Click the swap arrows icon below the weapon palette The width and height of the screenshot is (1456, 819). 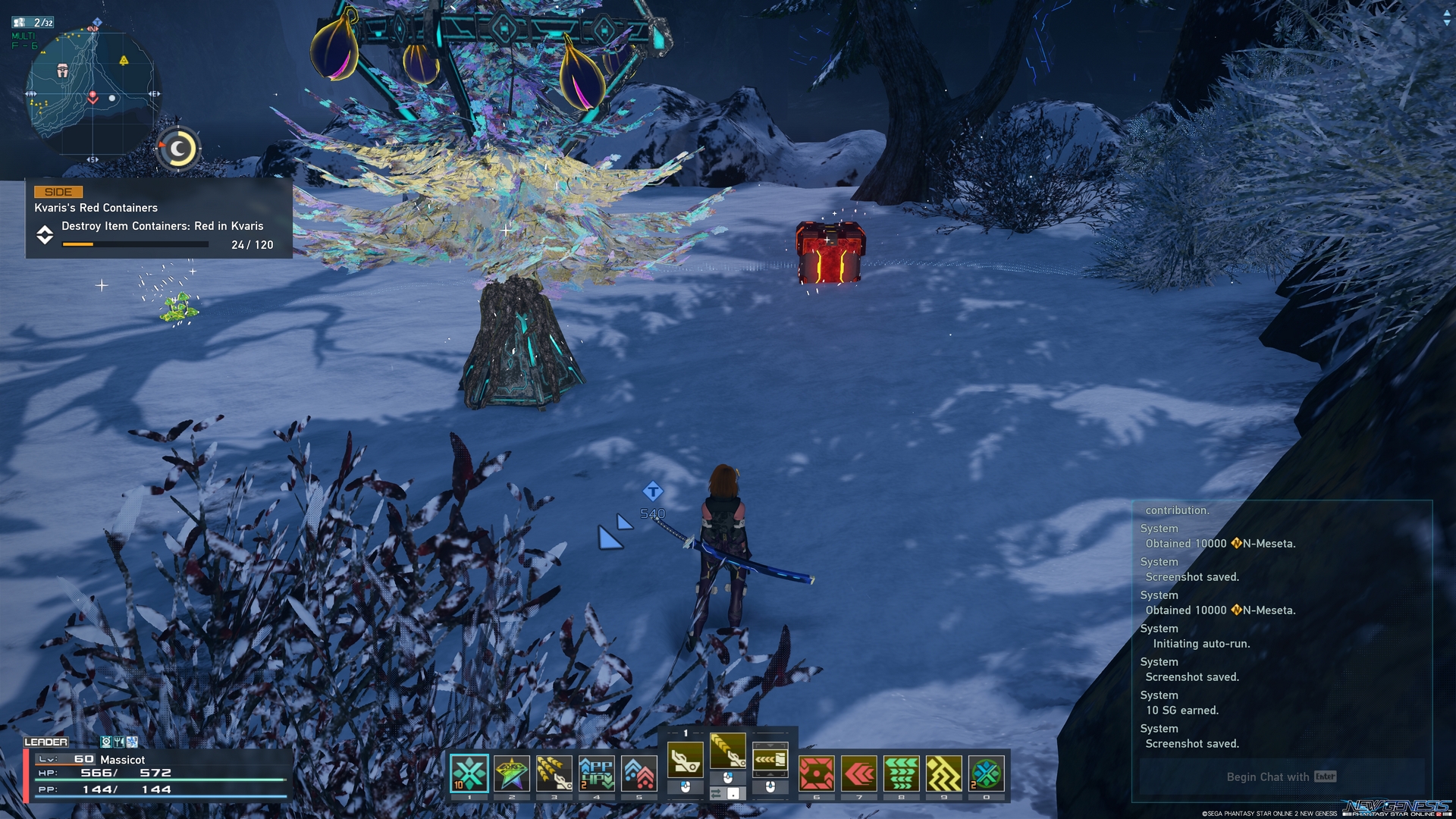point(715,794)
